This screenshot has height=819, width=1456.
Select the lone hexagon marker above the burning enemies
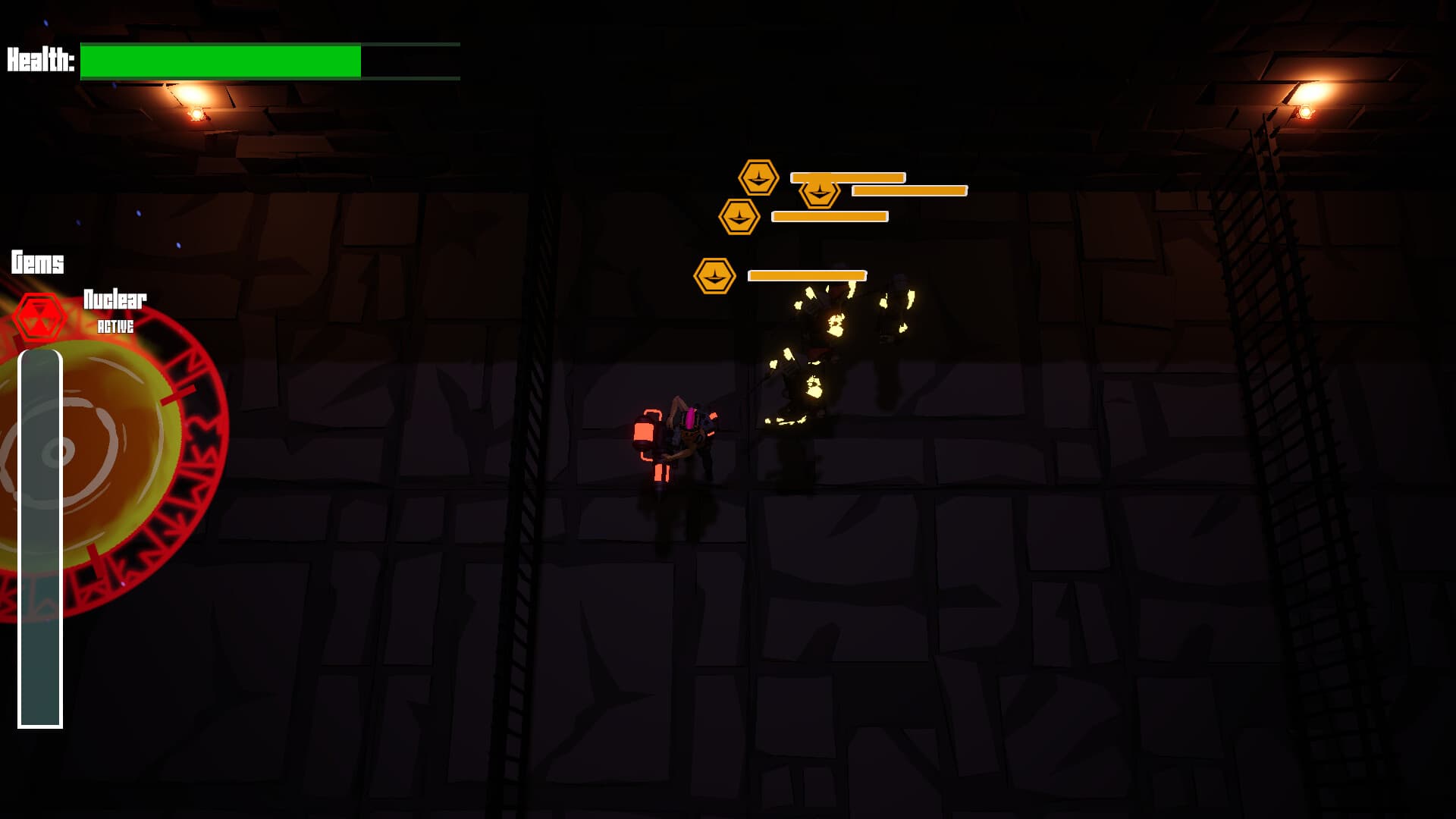point(713,275)
